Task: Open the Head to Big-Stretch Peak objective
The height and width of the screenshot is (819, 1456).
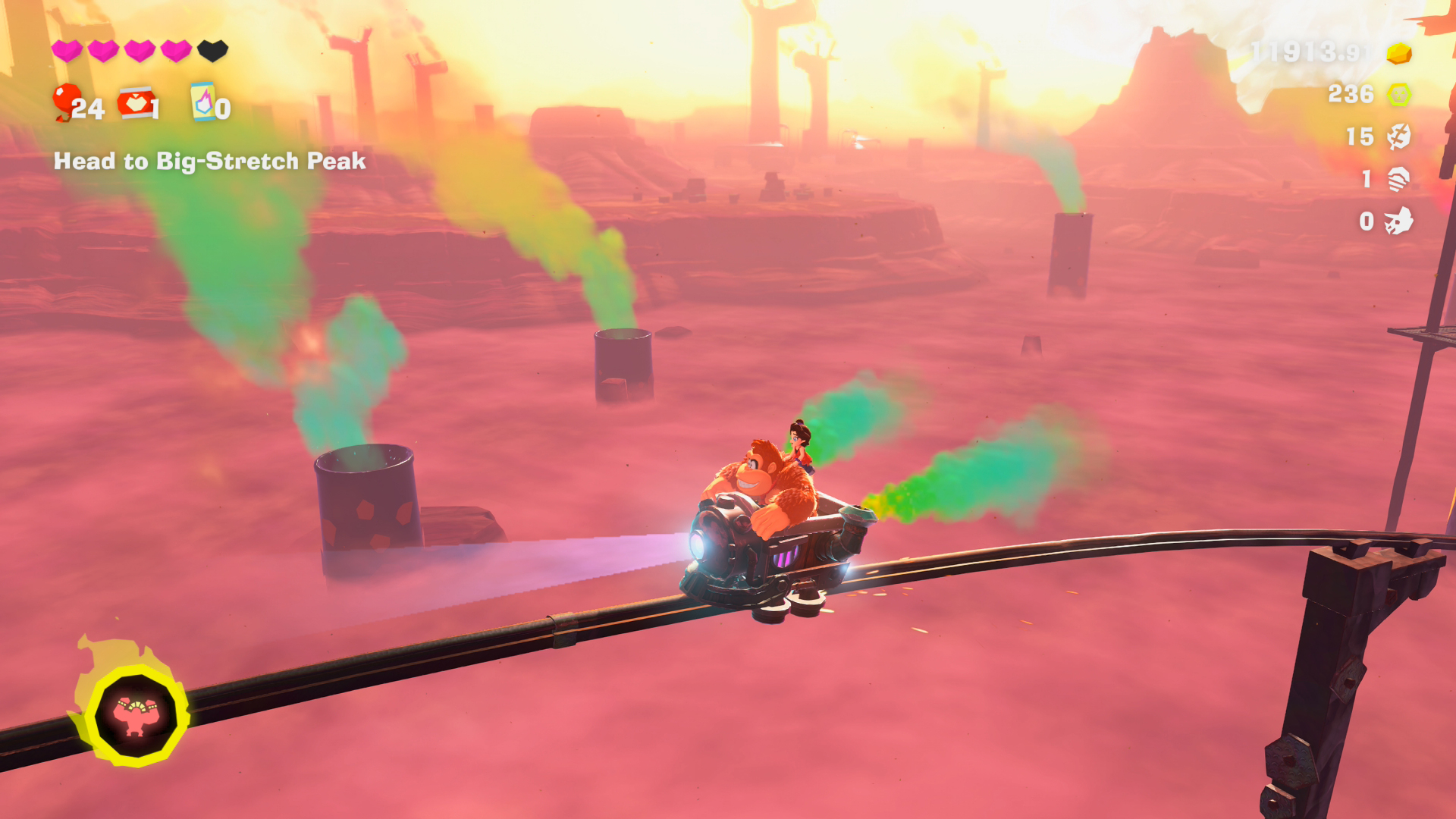Action: [209, 161]
